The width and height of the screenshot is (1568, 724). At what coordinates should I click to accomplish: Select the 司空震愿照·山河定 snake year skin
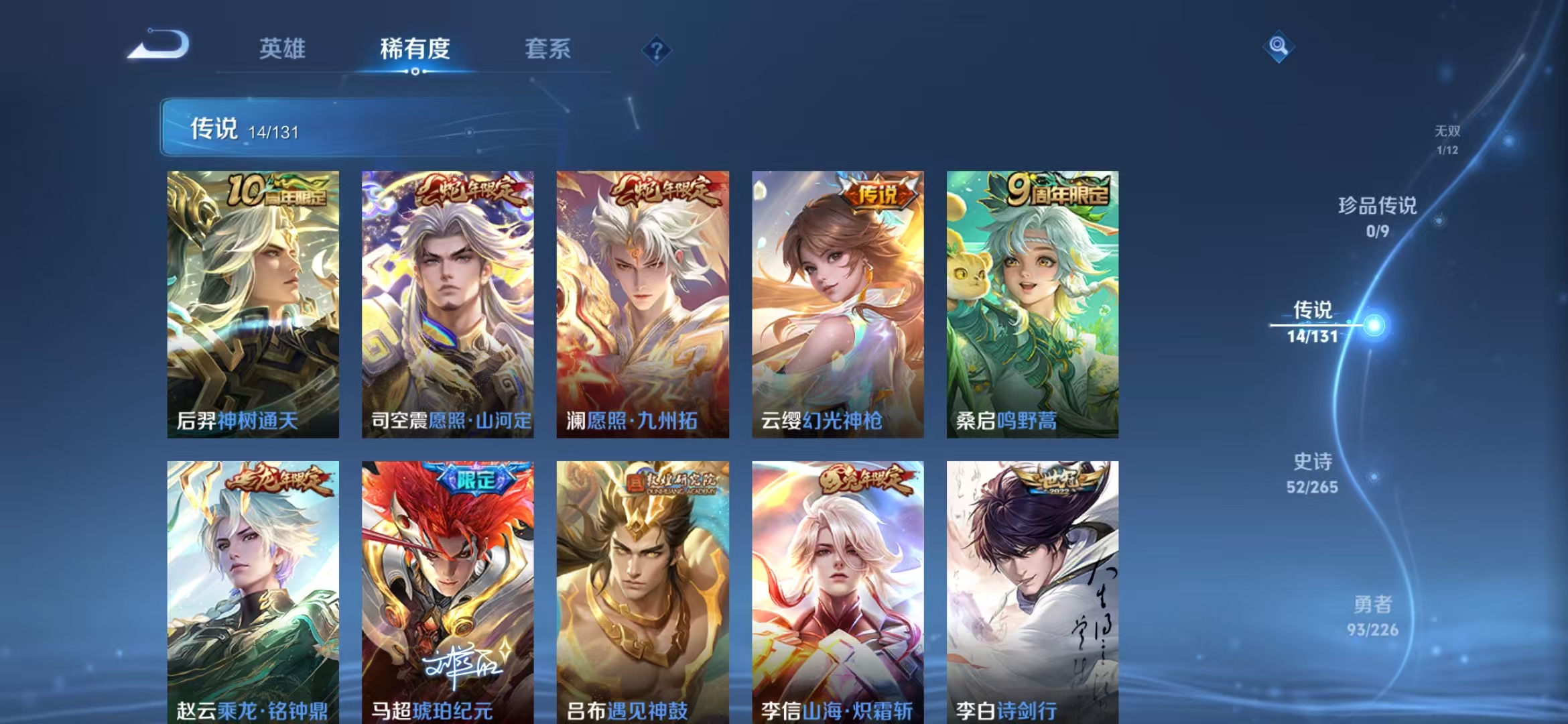click(446, 302)
